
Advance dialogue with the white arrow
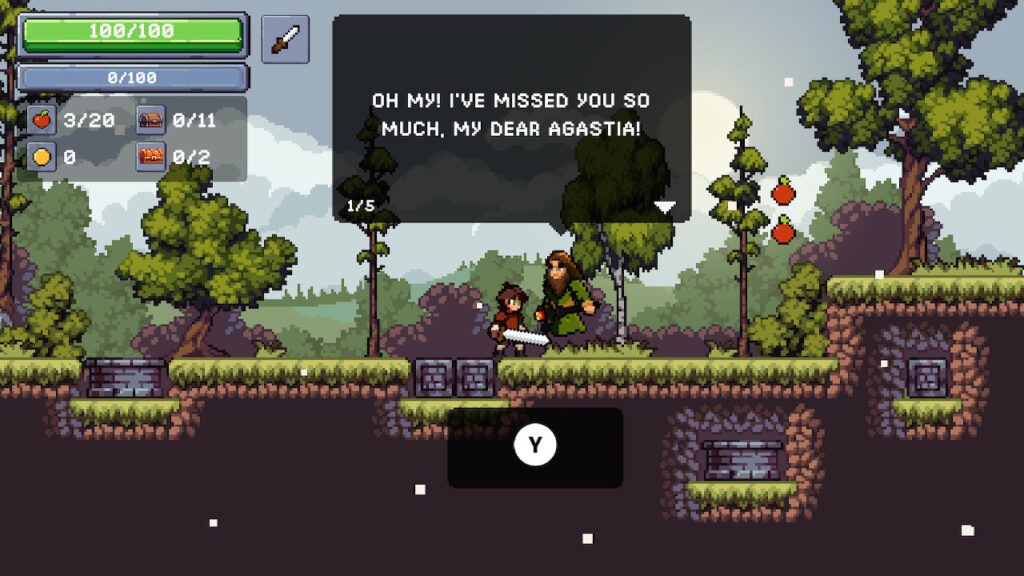tap(665, 207)
